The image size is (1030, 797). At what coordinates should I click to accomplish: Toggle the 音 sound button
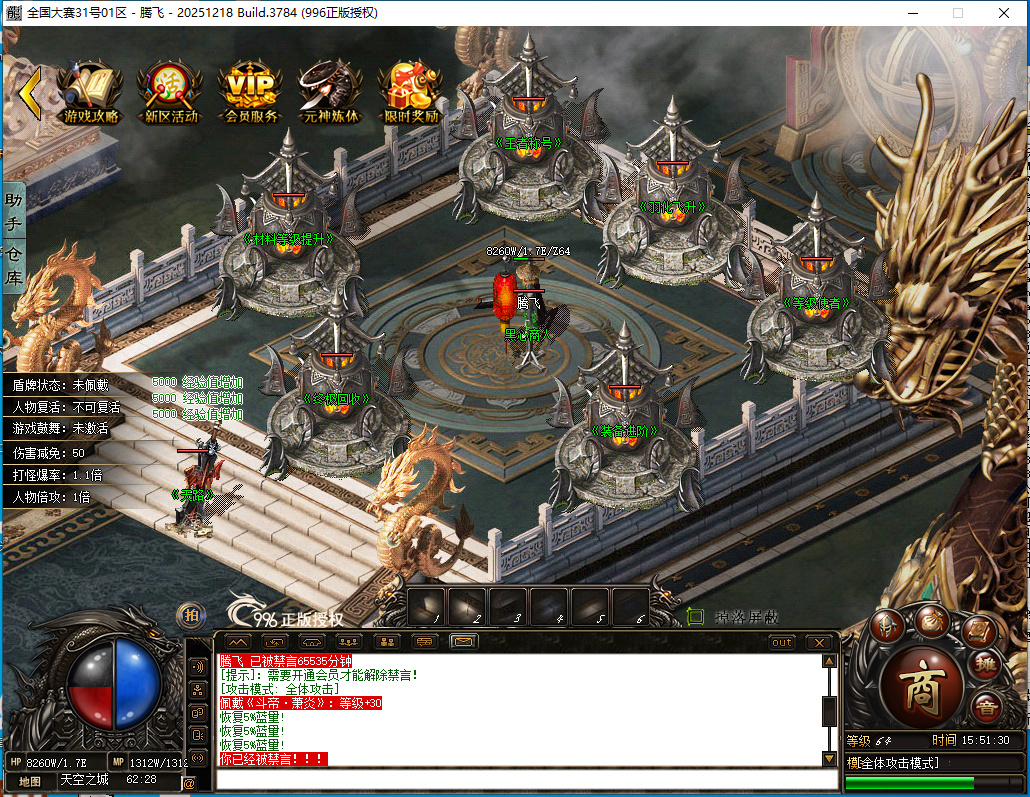point(985,704)
